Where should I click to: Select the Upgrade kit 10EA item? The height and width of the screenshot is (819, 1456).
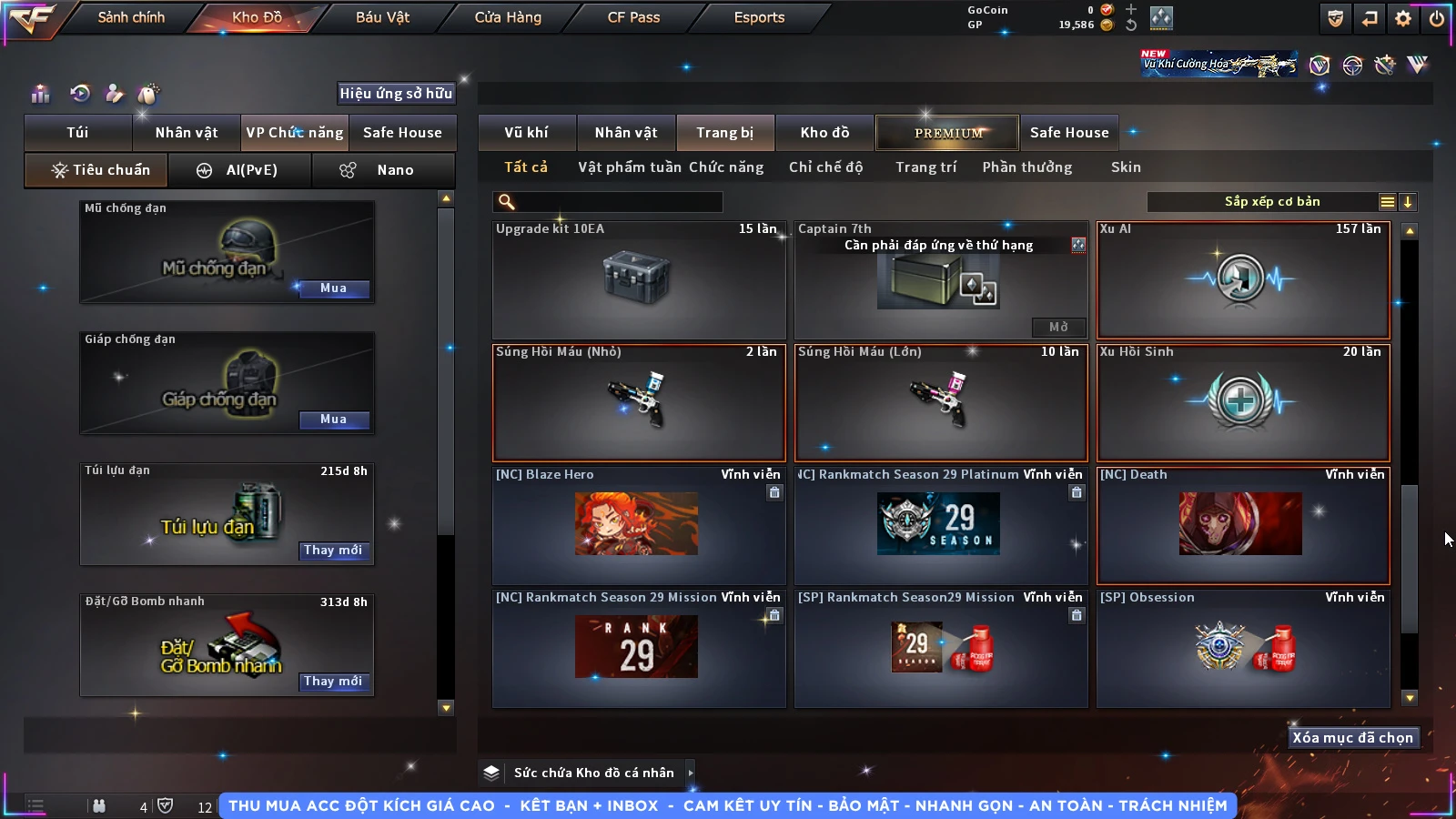(x=639, y=280)
